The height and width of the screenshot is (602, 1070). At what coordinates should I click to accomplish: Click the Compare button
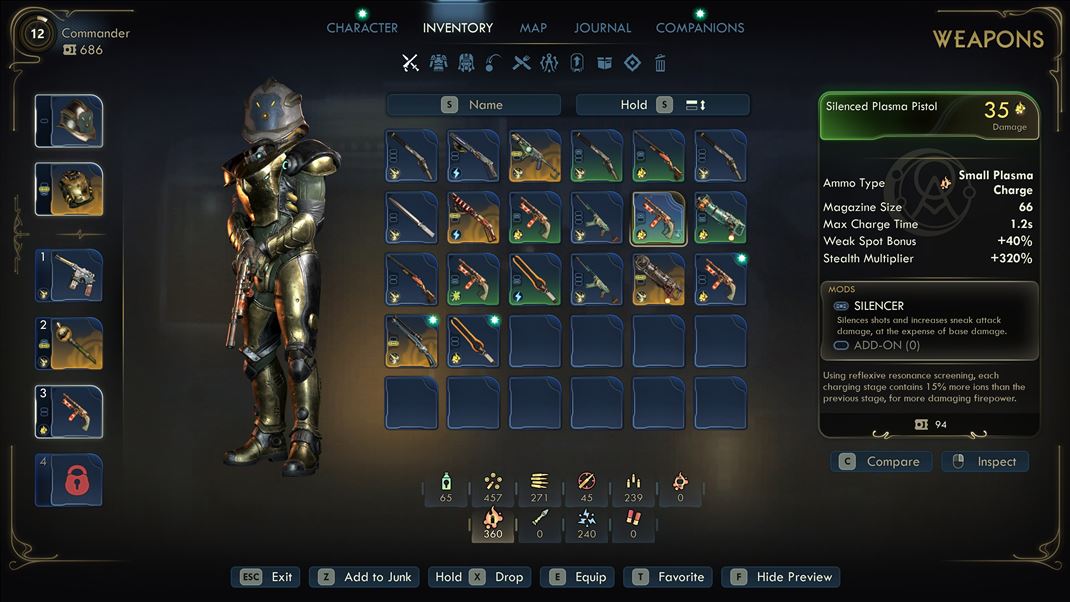point(881,462)
